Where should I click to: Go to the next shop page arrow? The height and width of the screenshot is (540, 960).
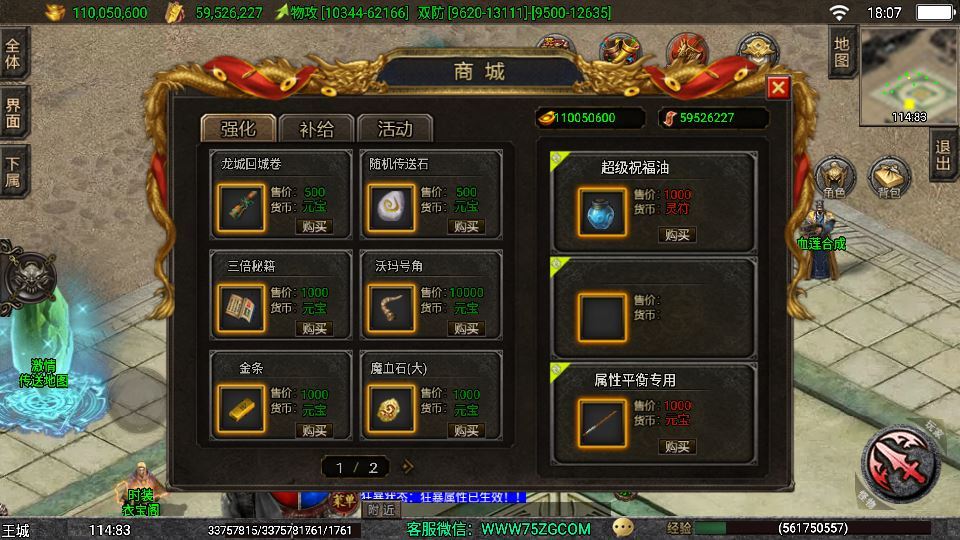click(407, 466)
